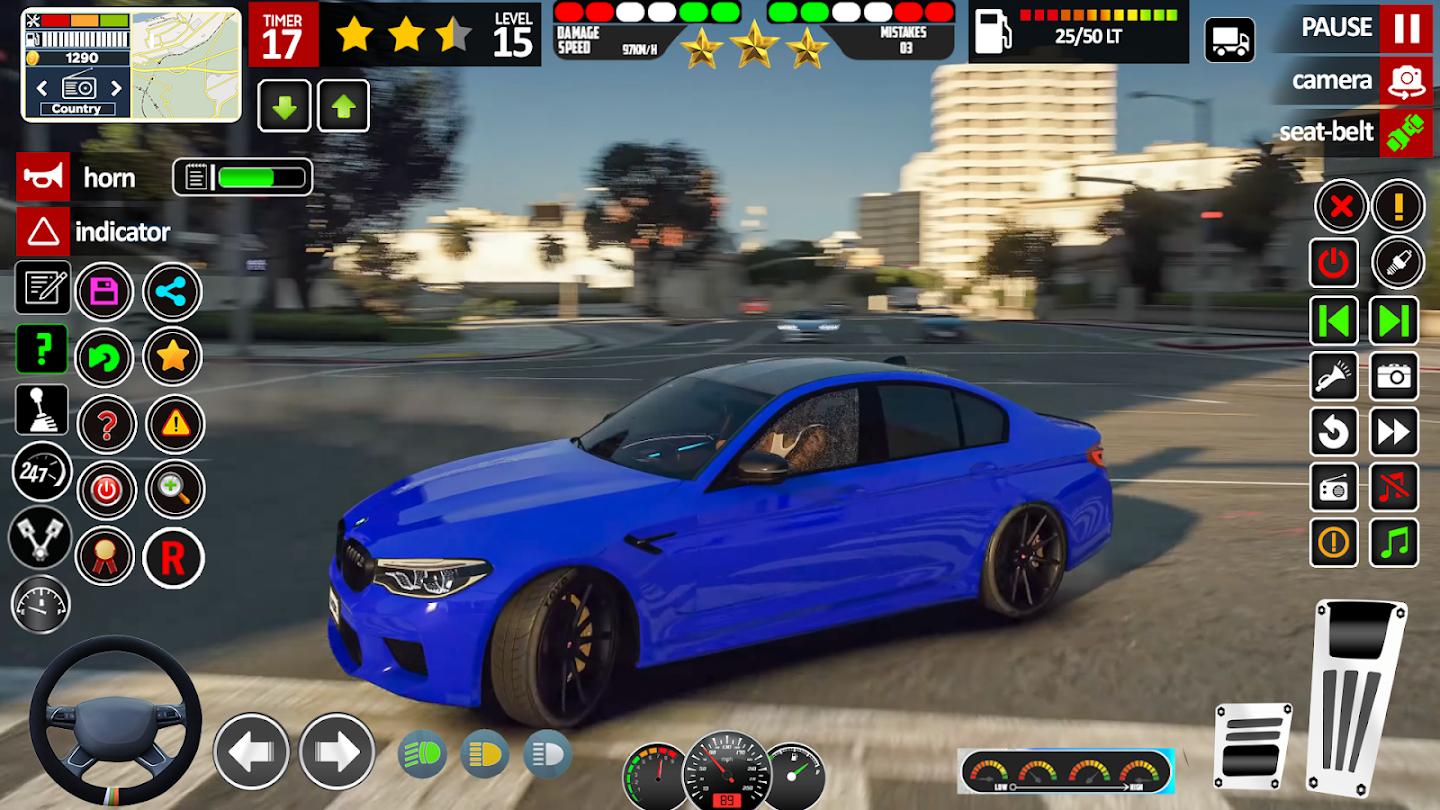
Task: Open the minimap
Action: (x=186, y=64)
